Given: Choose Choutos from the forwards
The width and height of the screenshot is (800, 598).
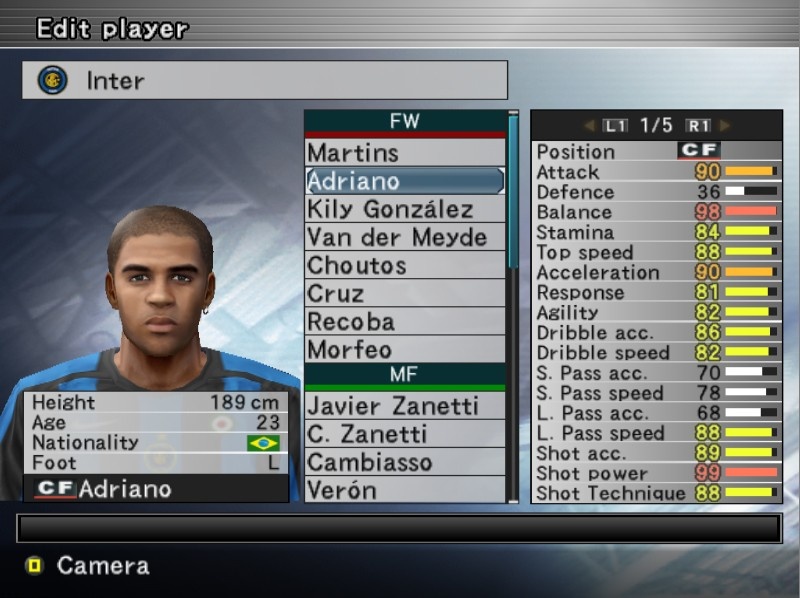Looking at the screenshot, I should click(404, 265).
